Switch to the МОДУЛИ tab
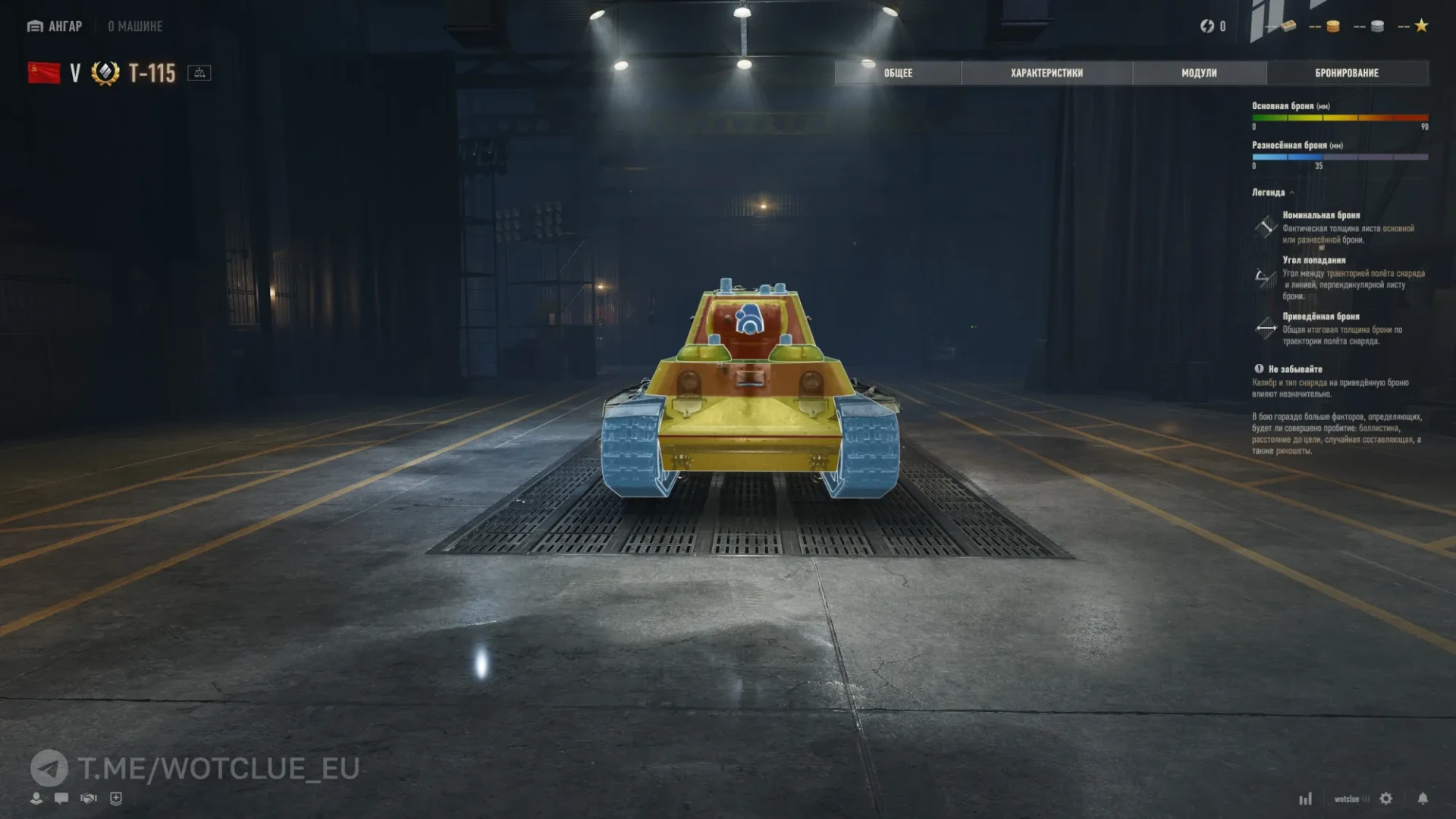The width and height of the screenshot is (1456, 819). 1198,73
